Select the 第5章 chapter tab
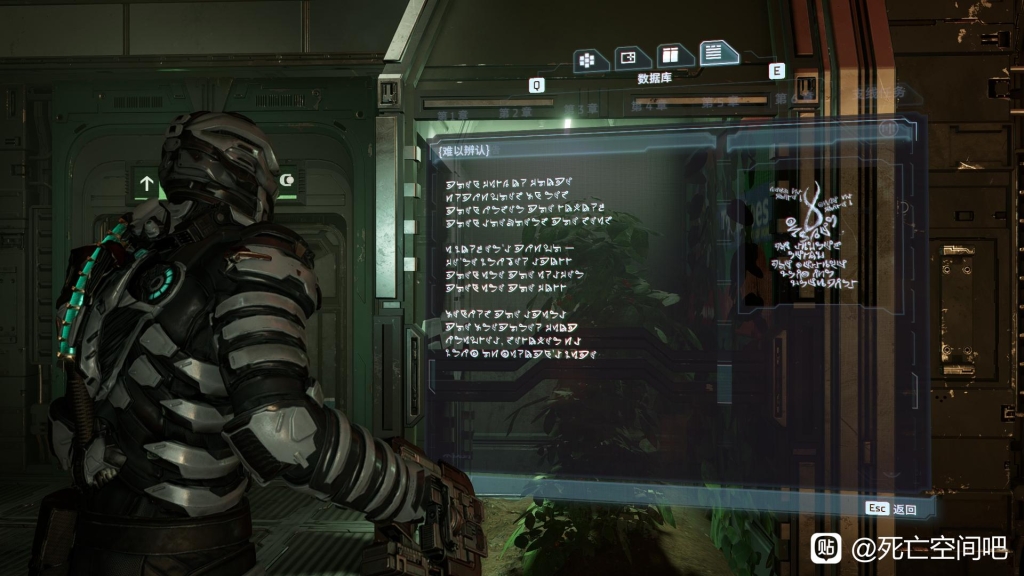Image resolution: width=1024 pixels, height=576 pixels. 719,102
